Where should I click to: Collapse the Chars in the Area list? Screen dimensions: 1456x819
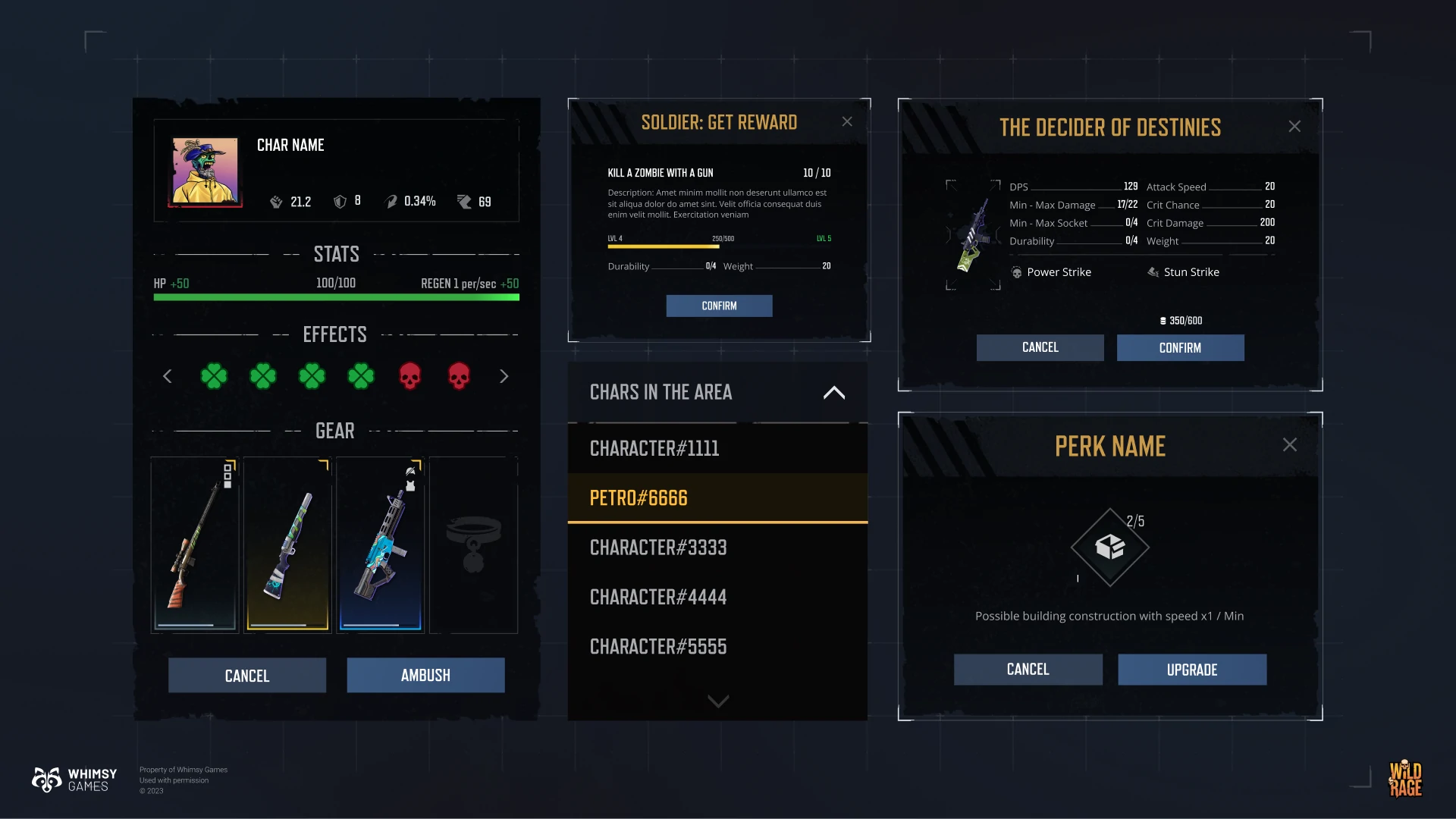(833, 393)
